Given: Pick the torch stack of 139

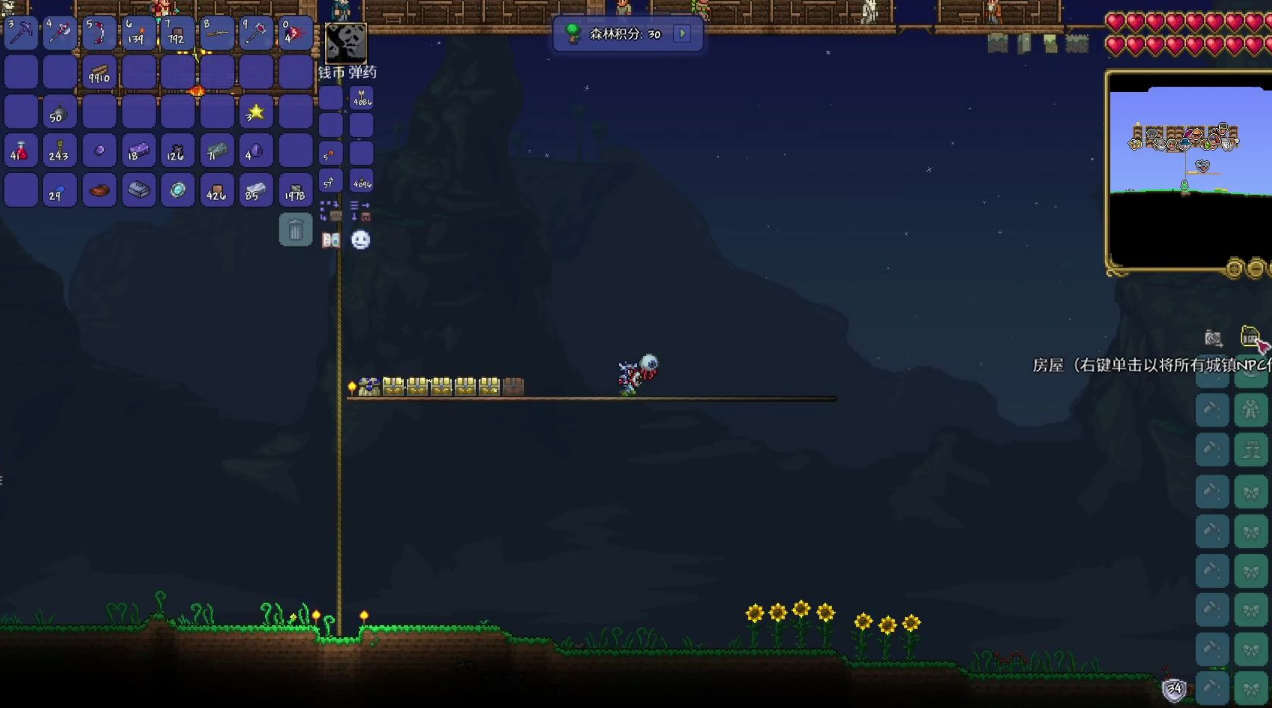Looking at the screenshot, I should pos(138,33).
